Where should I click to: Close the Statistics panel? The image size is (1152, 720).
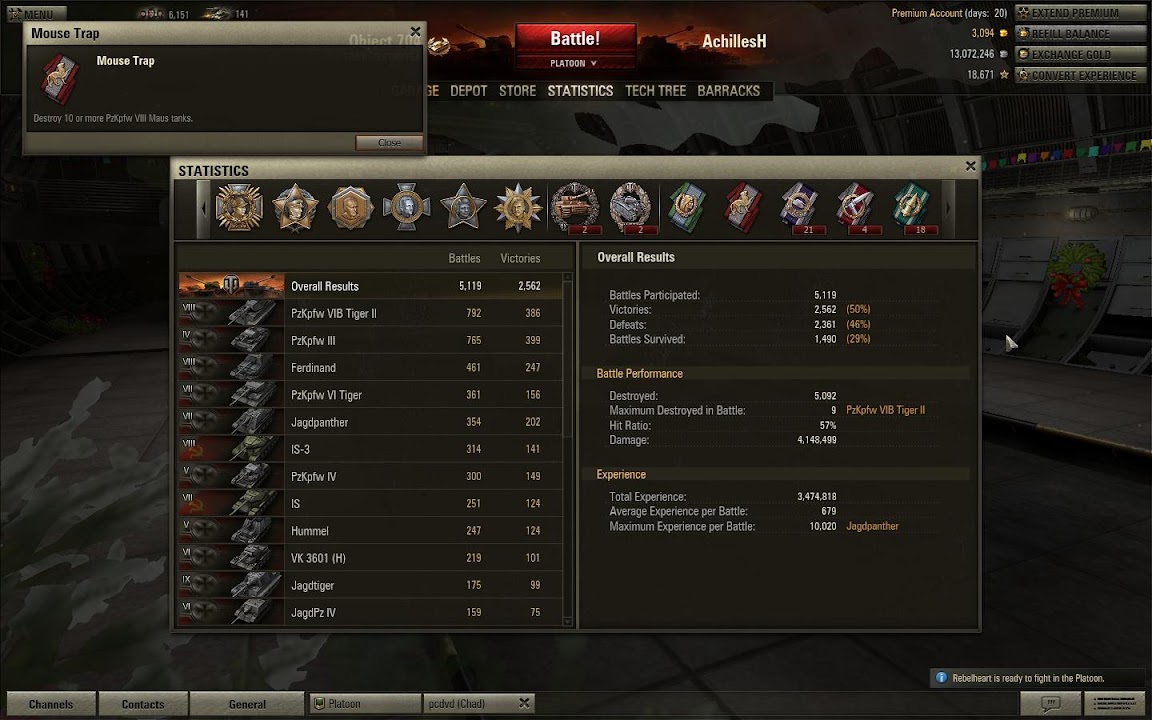pyautogui.click(x=970, y=166)
